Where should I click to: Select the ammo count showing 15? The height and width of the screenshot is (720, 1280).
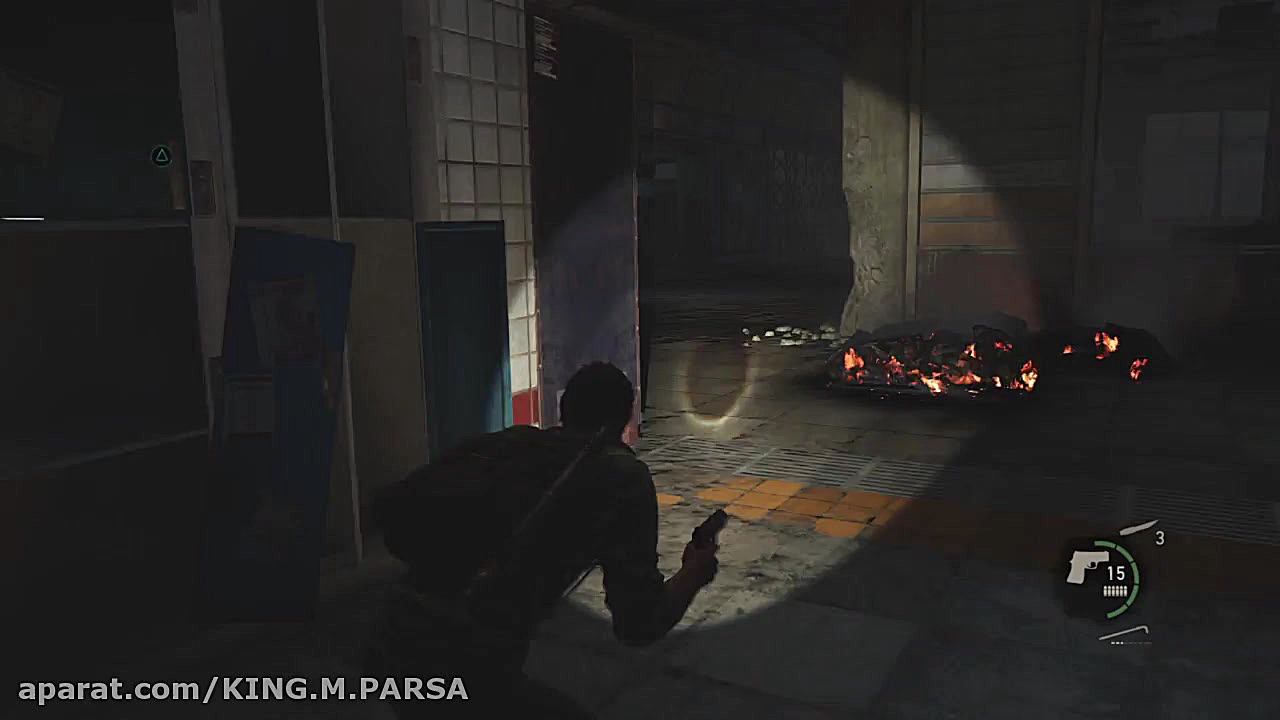coord(1115,572)
